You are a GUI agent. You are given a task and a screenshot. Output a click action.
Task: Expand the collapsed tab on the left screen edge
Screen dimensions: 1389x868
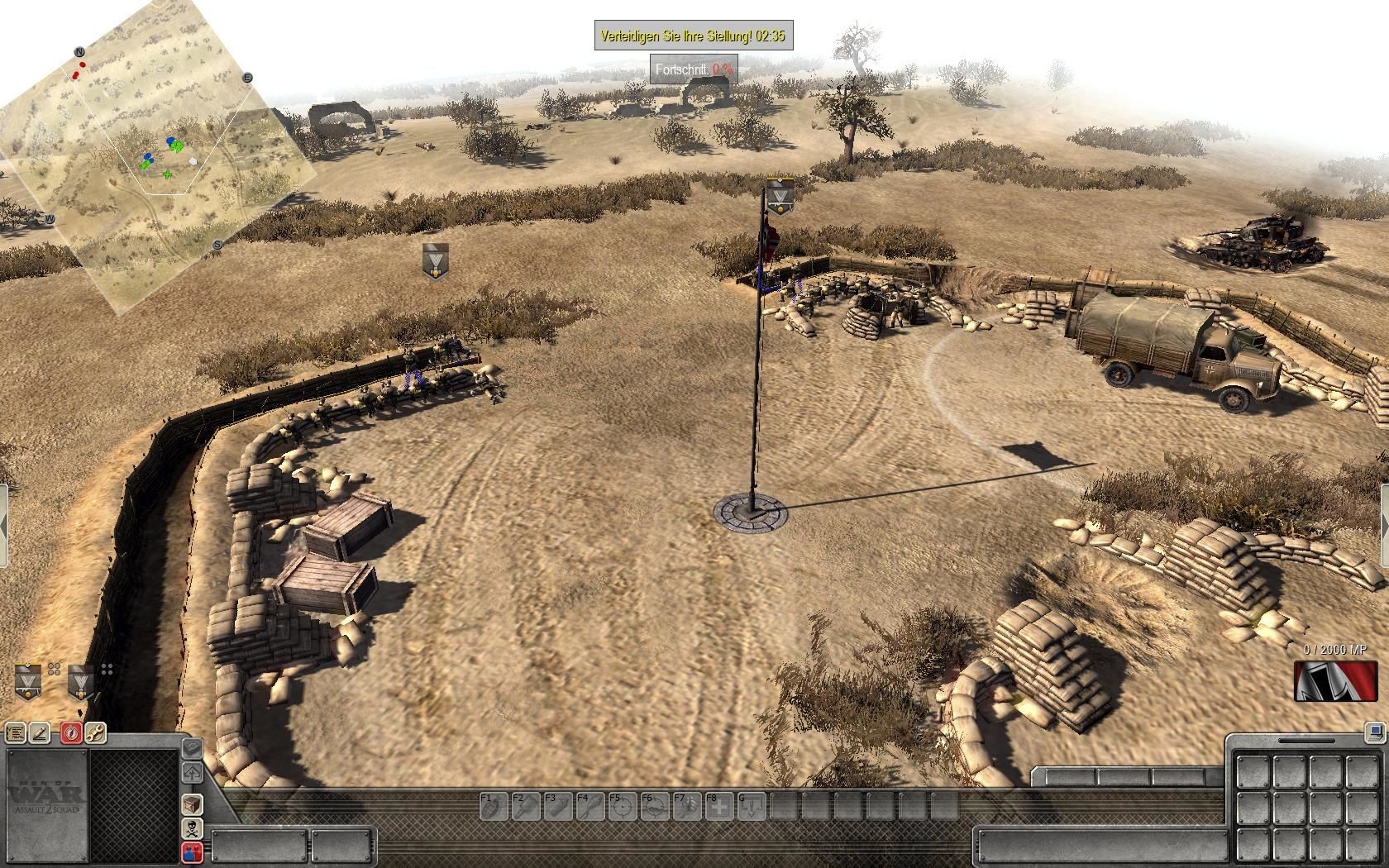3,526
